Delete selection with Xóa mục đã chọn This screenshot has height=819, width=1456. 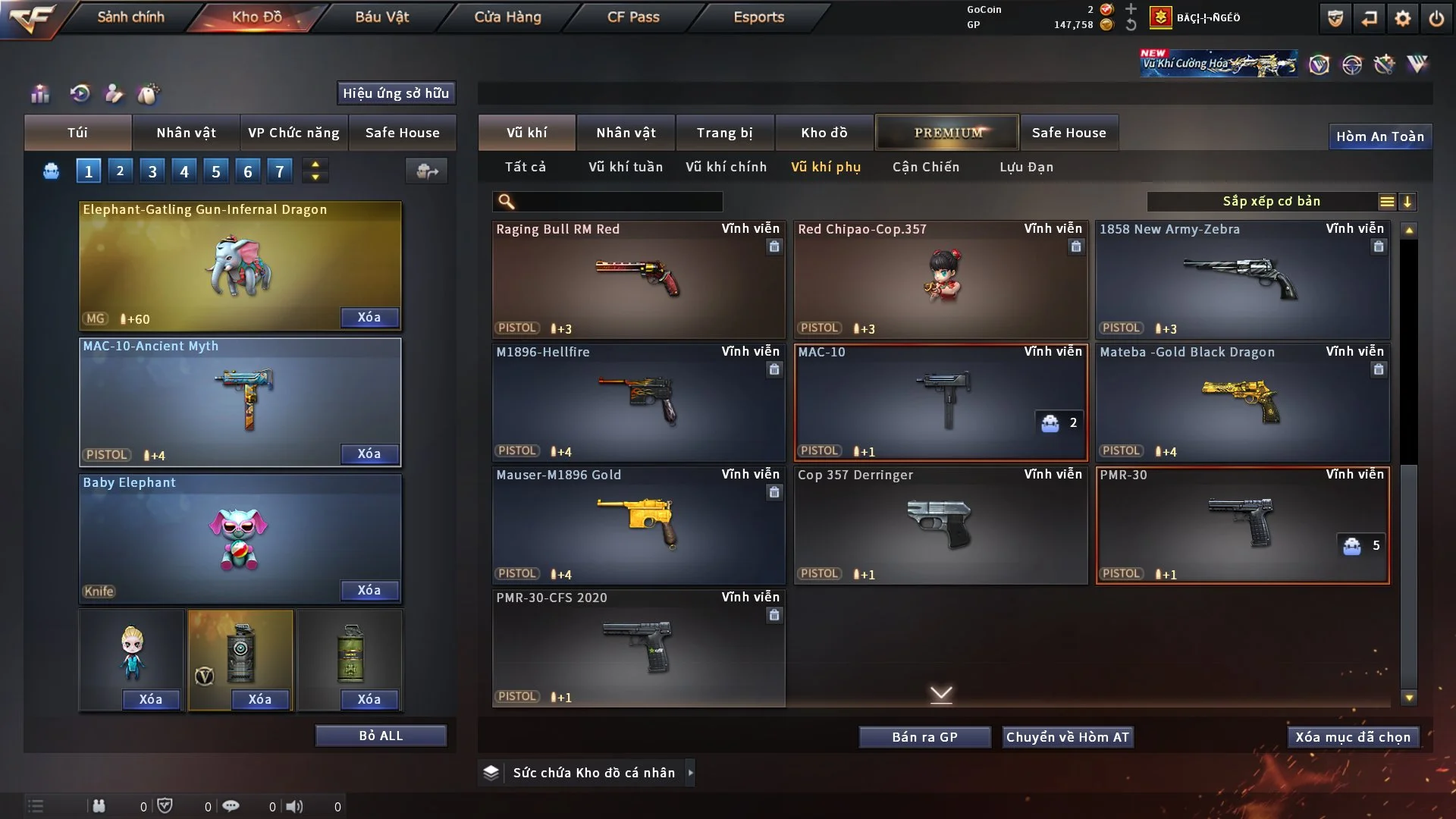[x=1352, y=737]
